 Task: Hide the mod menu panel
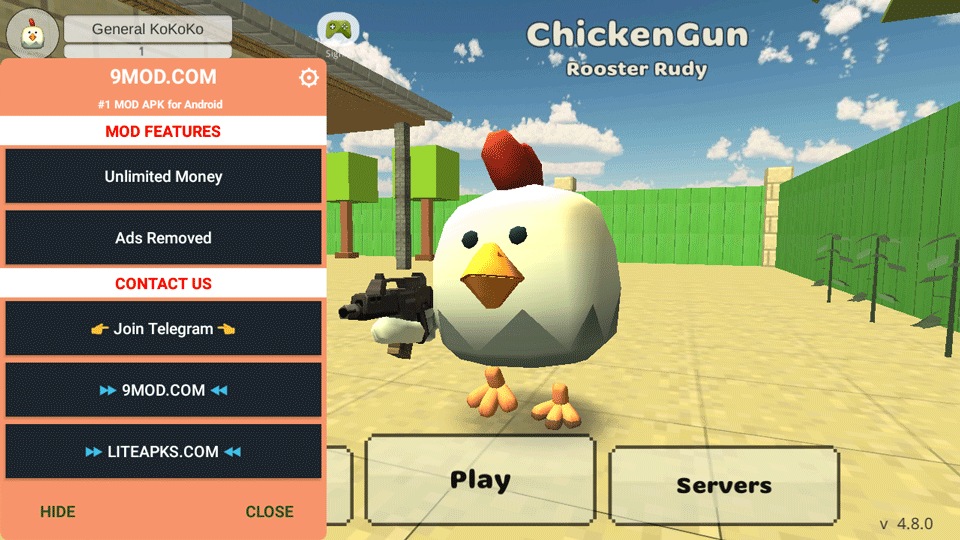tap(58, 512)
